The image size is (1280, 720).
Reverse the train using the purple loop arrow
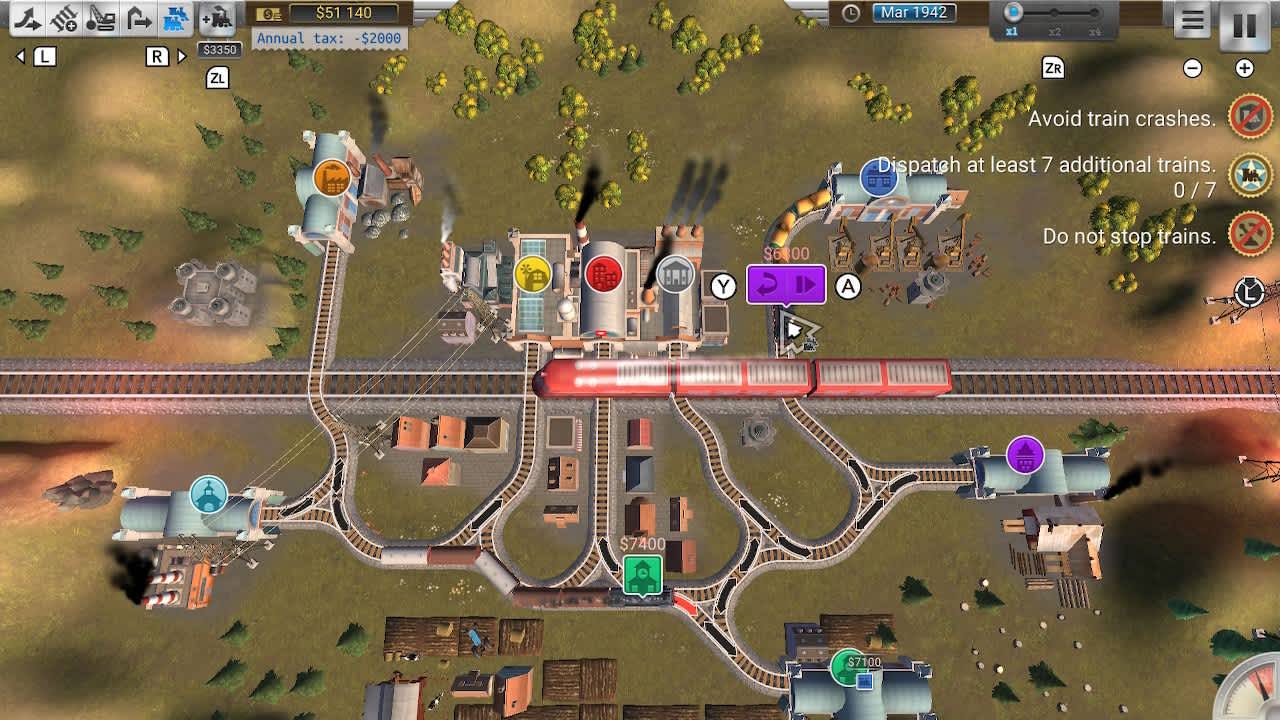pyautogui.click(x=768, y=284)
